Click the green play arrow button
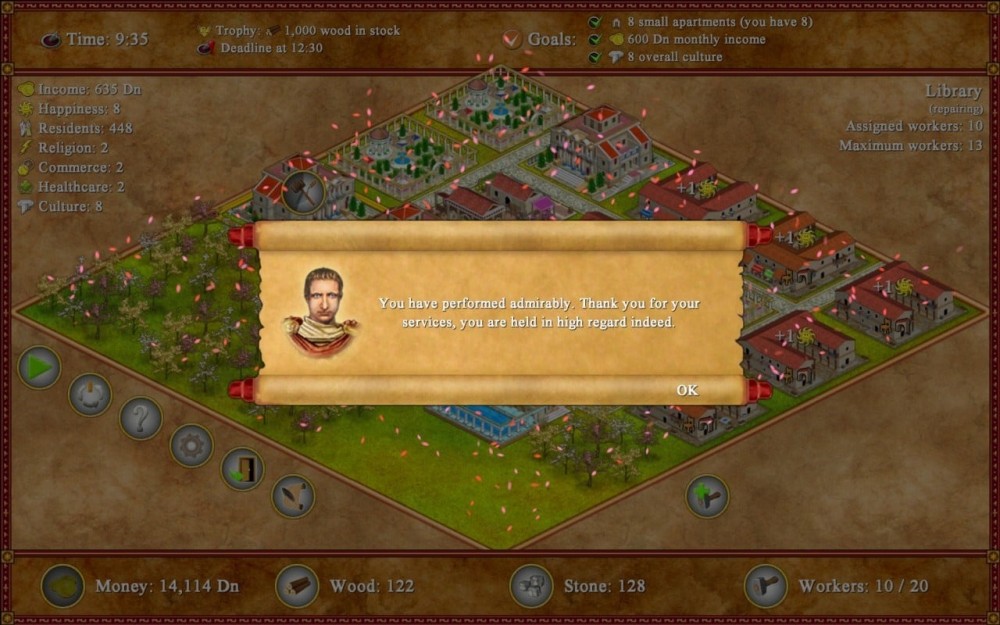The width and height of the screenshot is (1000, 625). pos(39,368)
